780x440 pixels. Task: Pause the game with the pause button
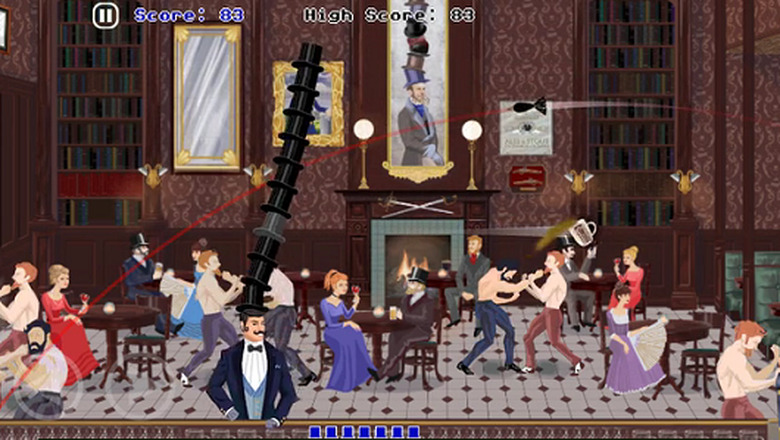pyautogui.click(x=105, y=15)
